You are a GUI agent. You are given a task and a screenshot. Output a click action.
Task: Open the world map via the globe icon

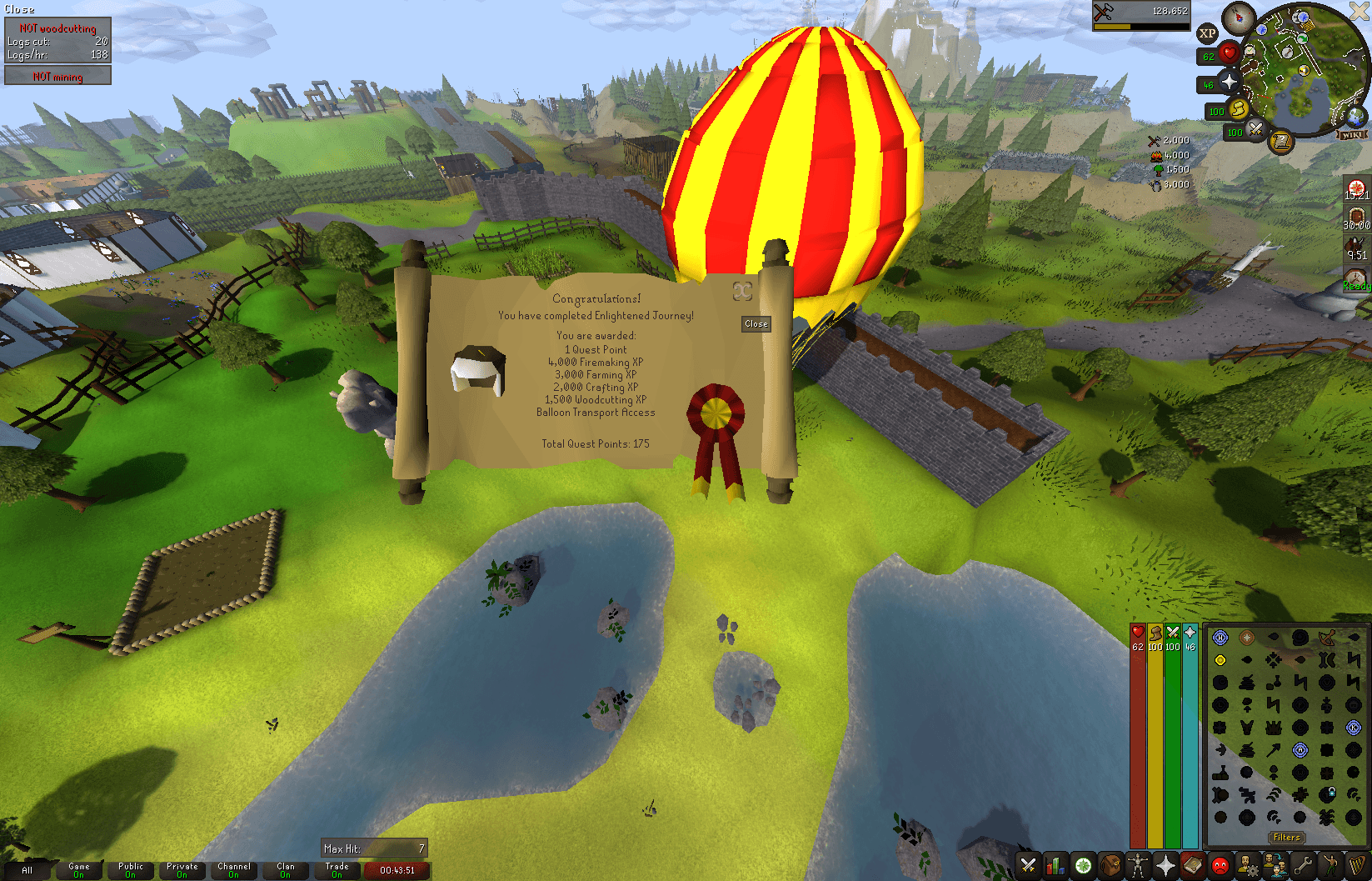[x=1356, y=116]
